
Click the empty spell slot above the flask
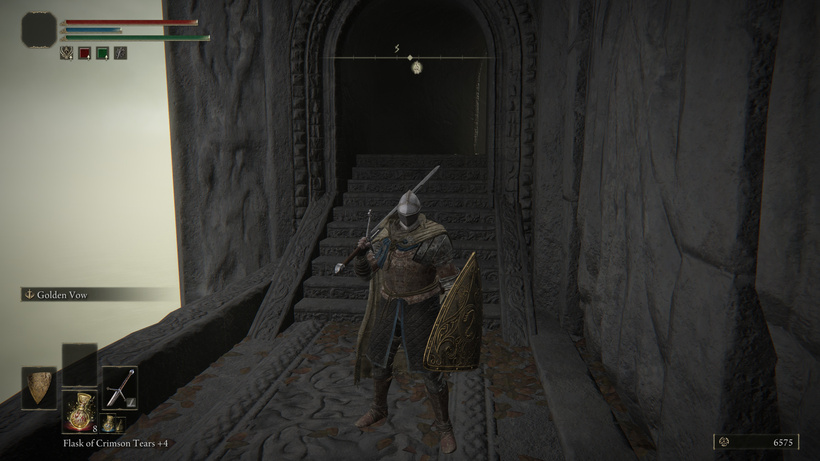pos(79,363)
